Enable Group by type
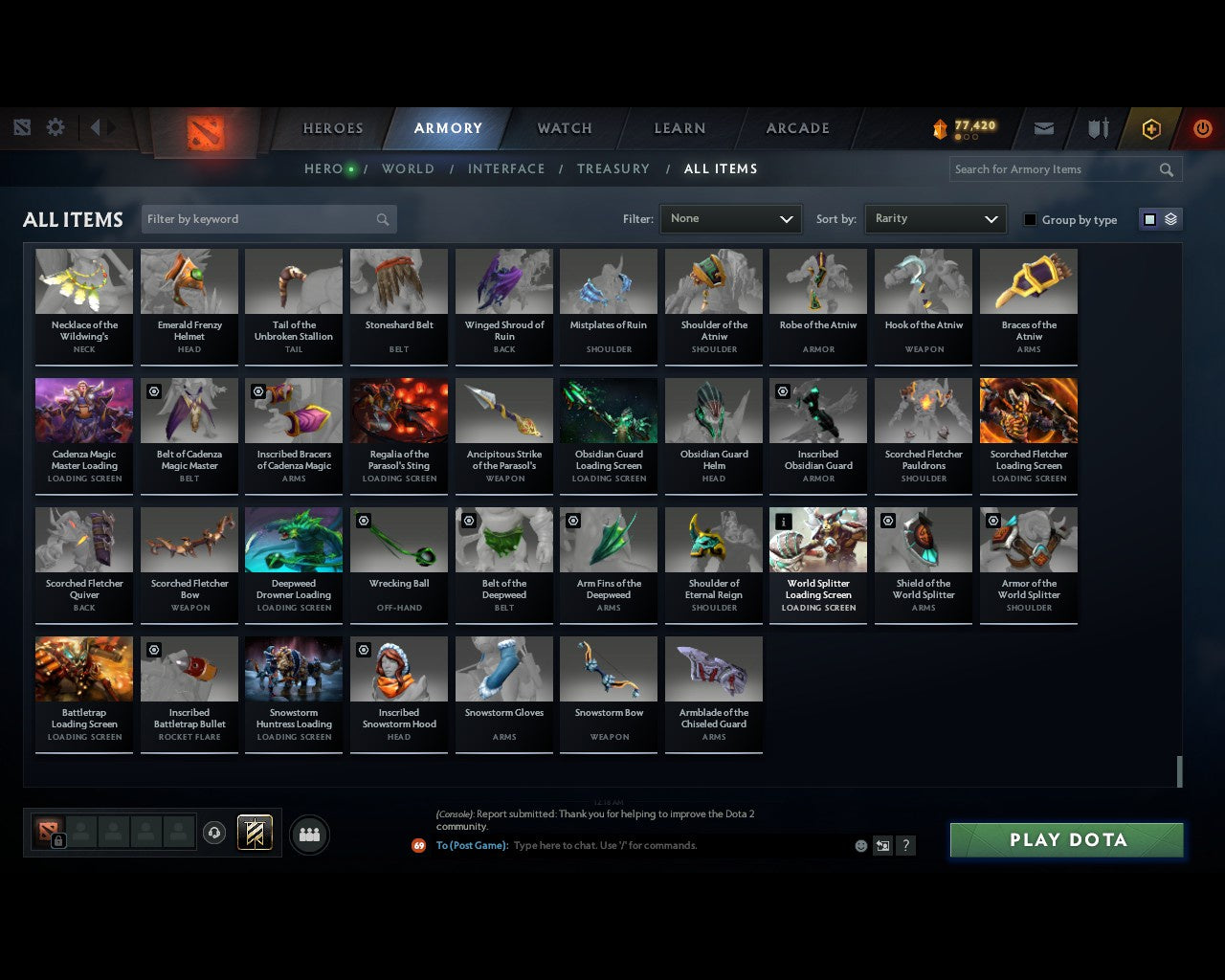The image size is (1225, 980). click(1030, 219)
